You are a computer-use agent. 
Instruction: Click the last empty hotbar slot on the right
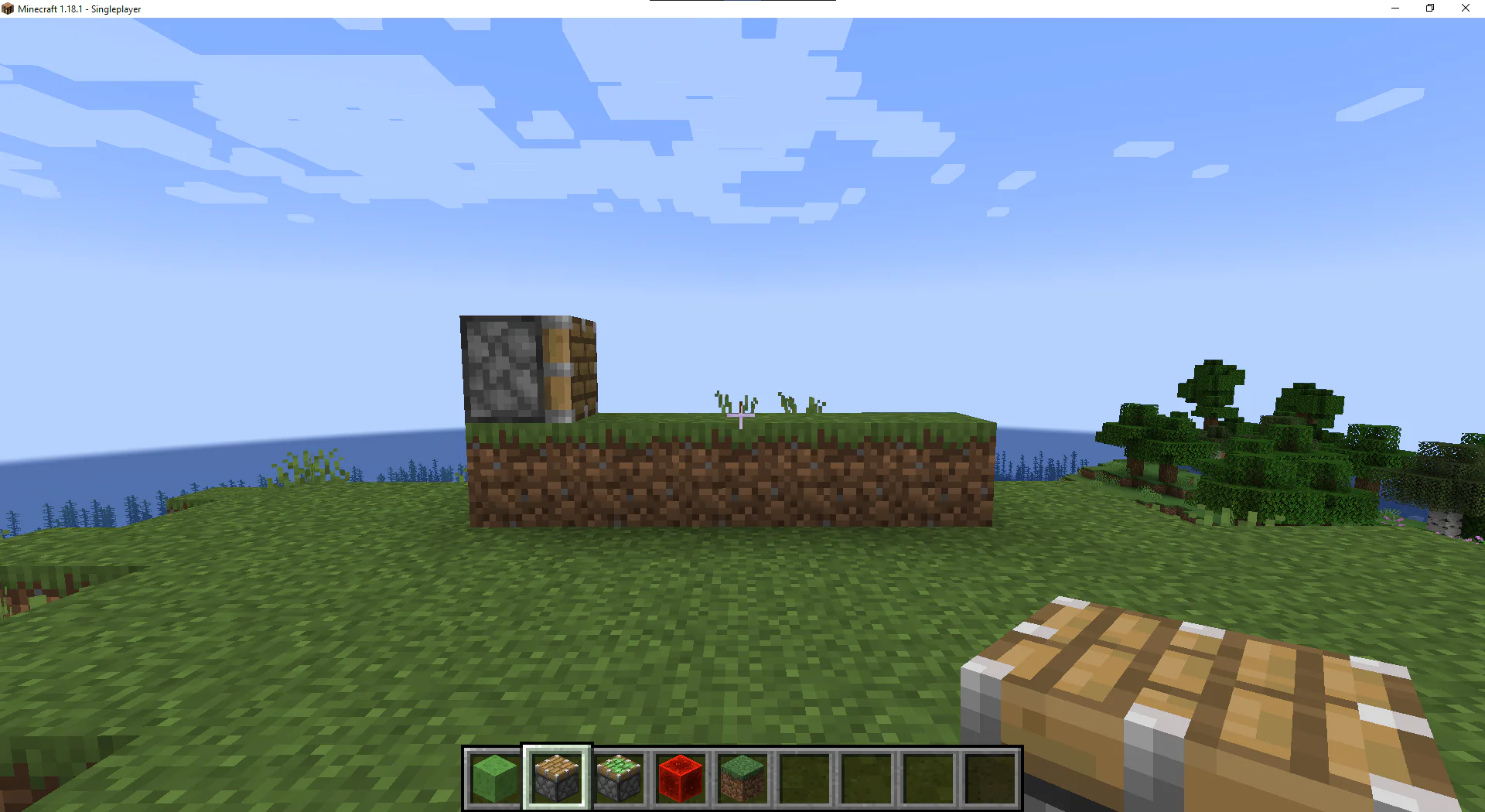[x=990, y=777]
